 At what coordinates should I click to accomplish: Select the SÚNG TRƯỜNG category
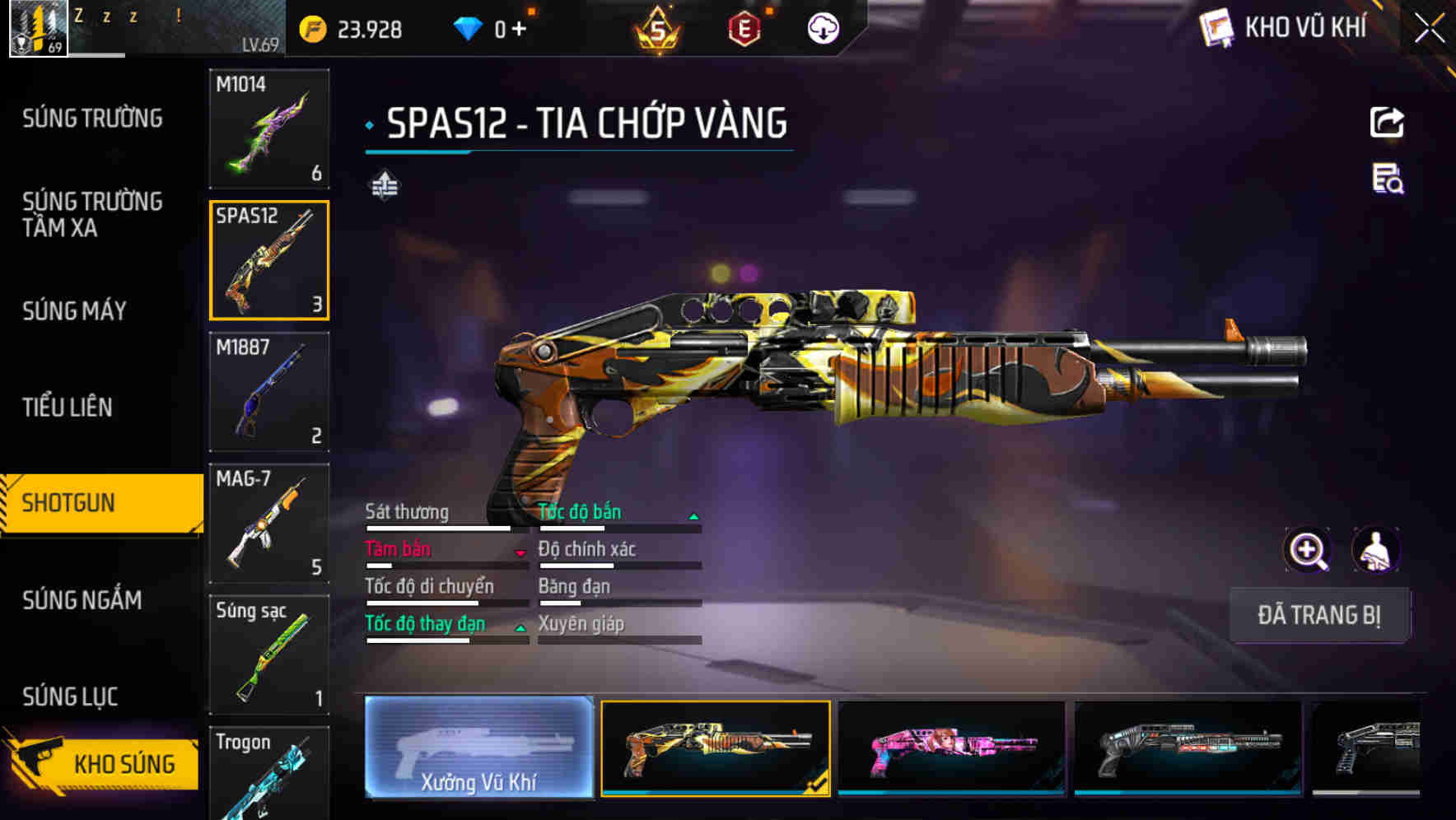92,119
